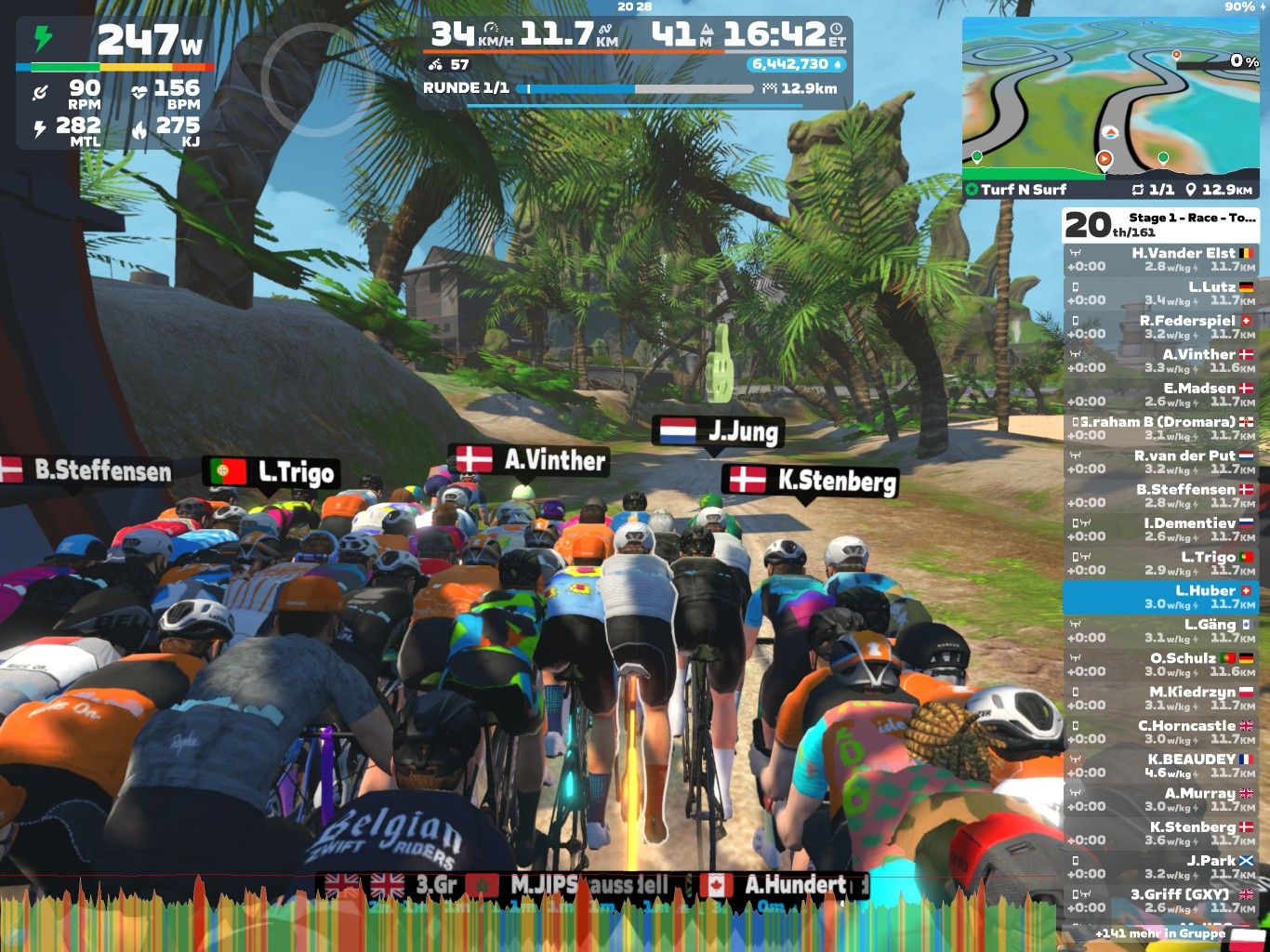This screenshot has height=952, width=1270.
Task: Select M.Kiedrzyn from the riders list
Action: coord(1160,698)
